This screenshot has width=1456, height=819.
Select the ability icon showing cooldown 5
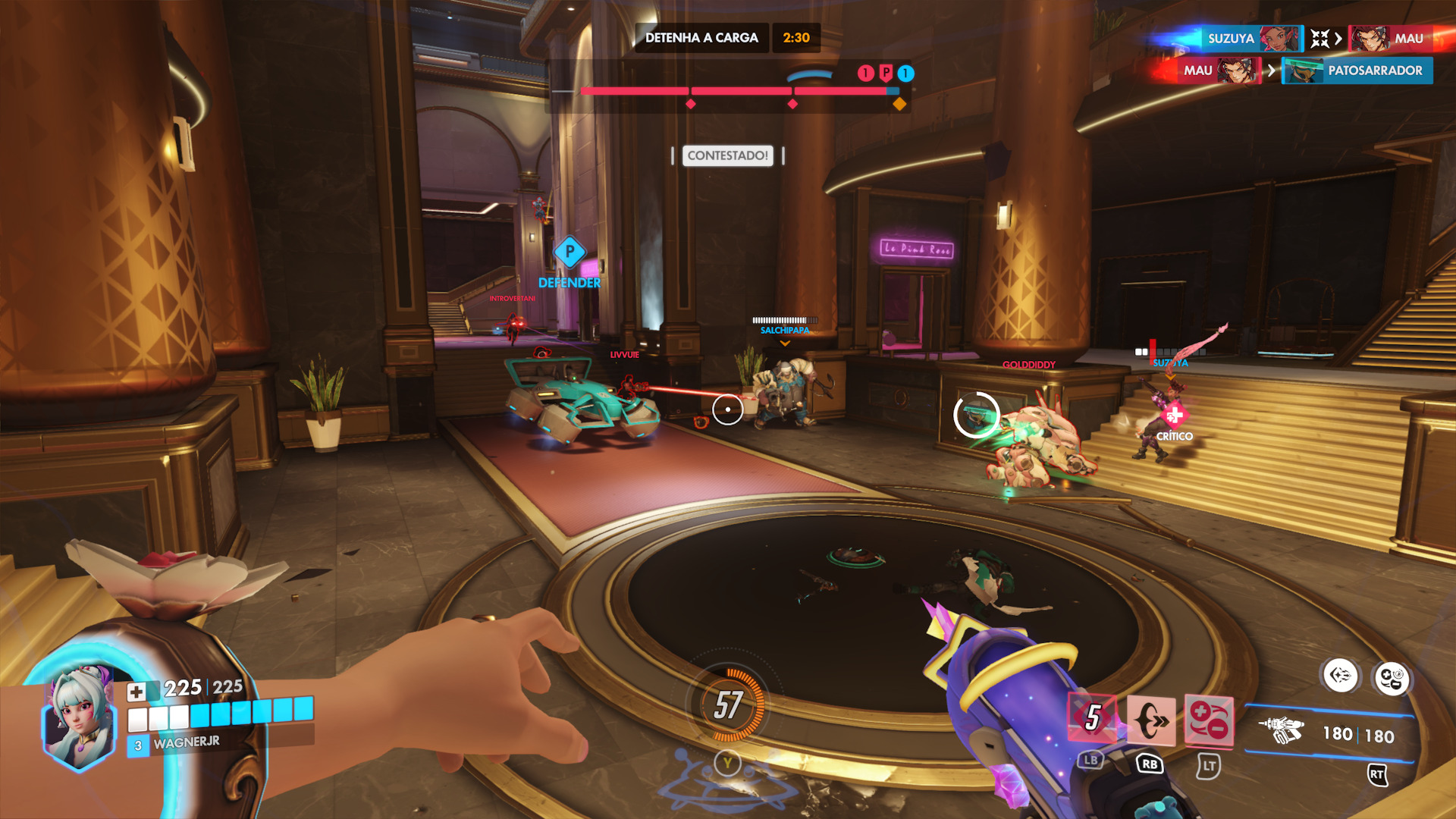coord(1092,717)
